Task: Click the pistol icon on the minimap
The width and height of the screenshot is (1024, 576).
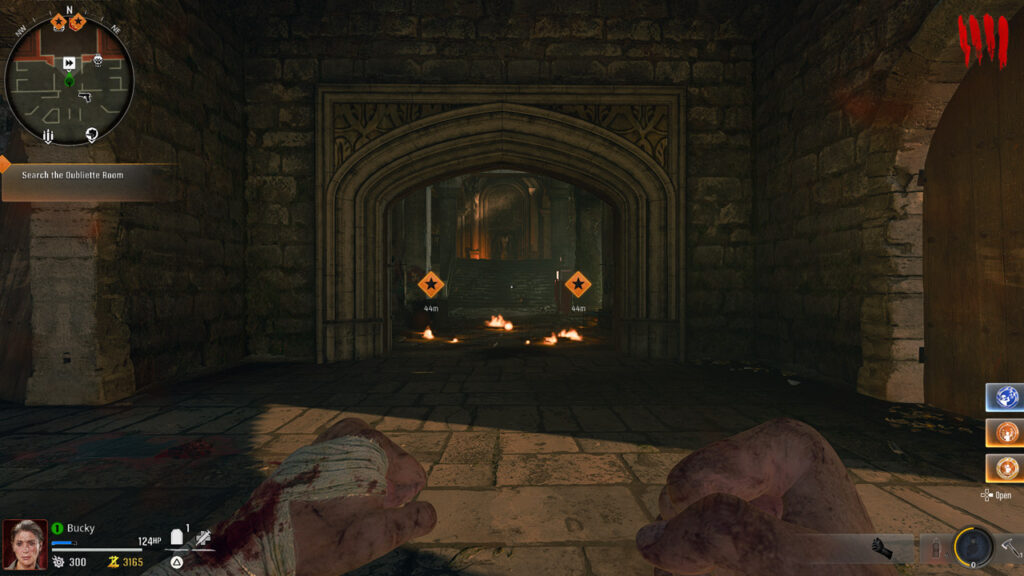Action: 84,97
